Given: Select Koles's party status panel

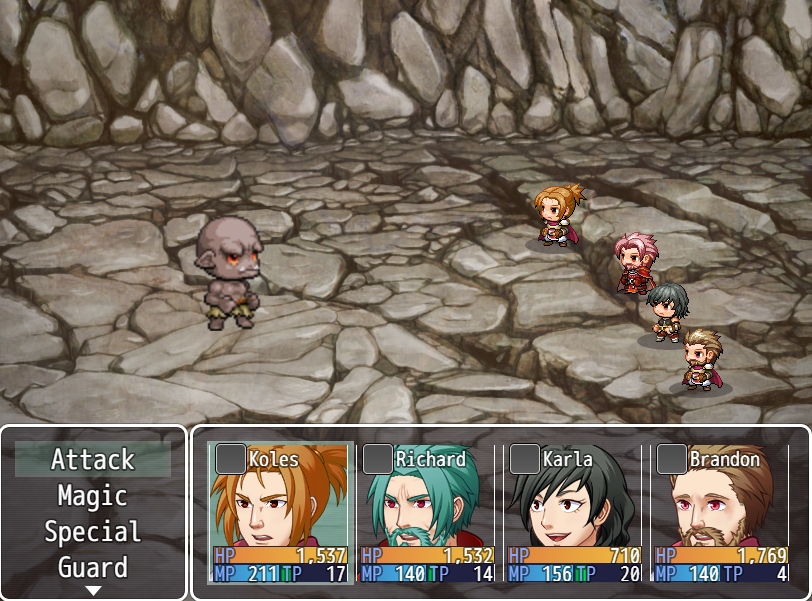Looking at the screenshot, I should click(x=281, y=513).
